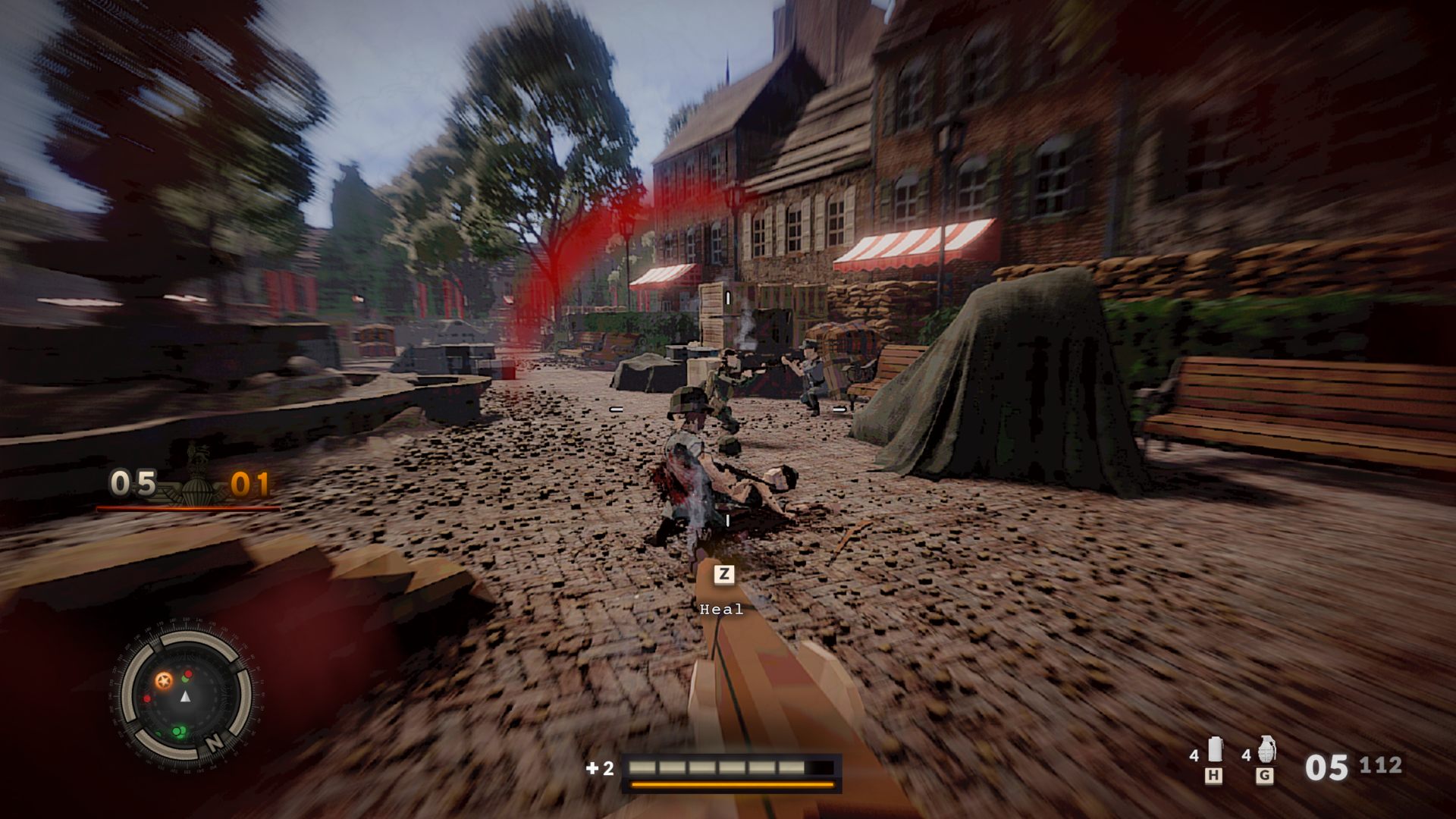The image size is (1456, 819).
Task: Use the health kit item icon
Action: click(x=1215, y=750)
